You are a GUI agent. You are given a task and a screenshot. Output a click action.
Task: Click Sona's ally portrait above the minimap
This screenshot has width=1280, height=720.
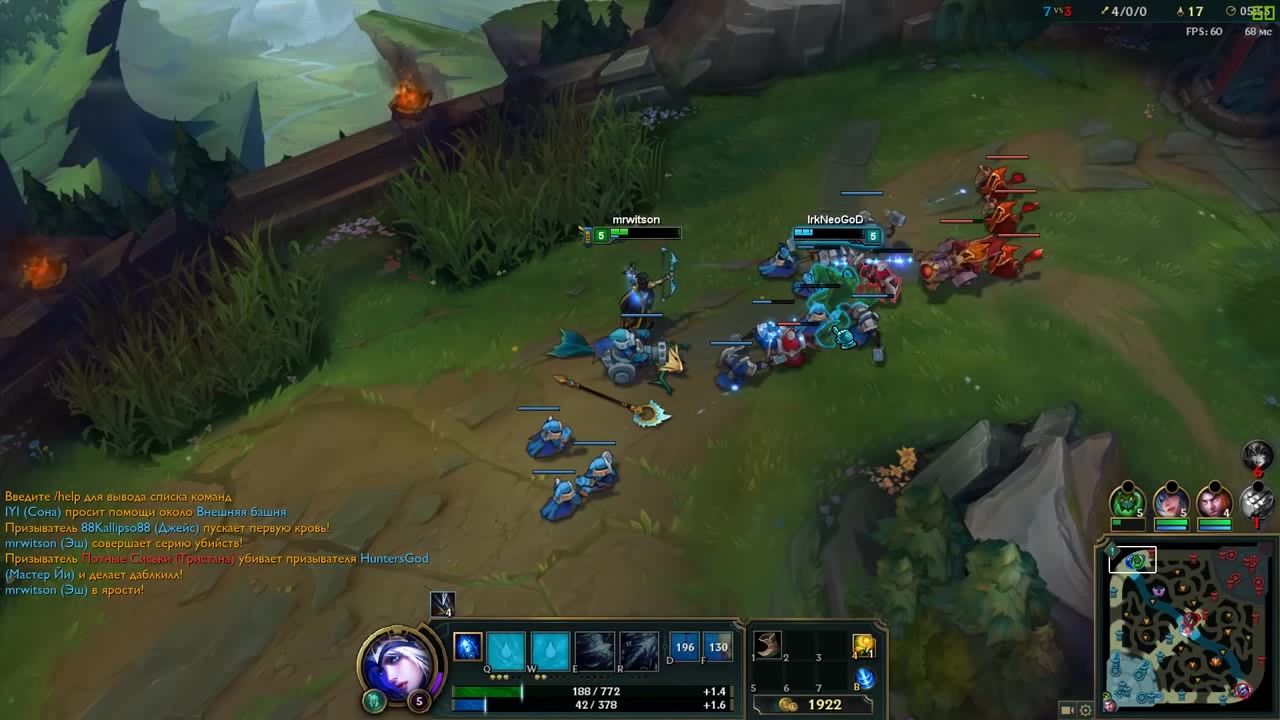[x=1172, y=502]
